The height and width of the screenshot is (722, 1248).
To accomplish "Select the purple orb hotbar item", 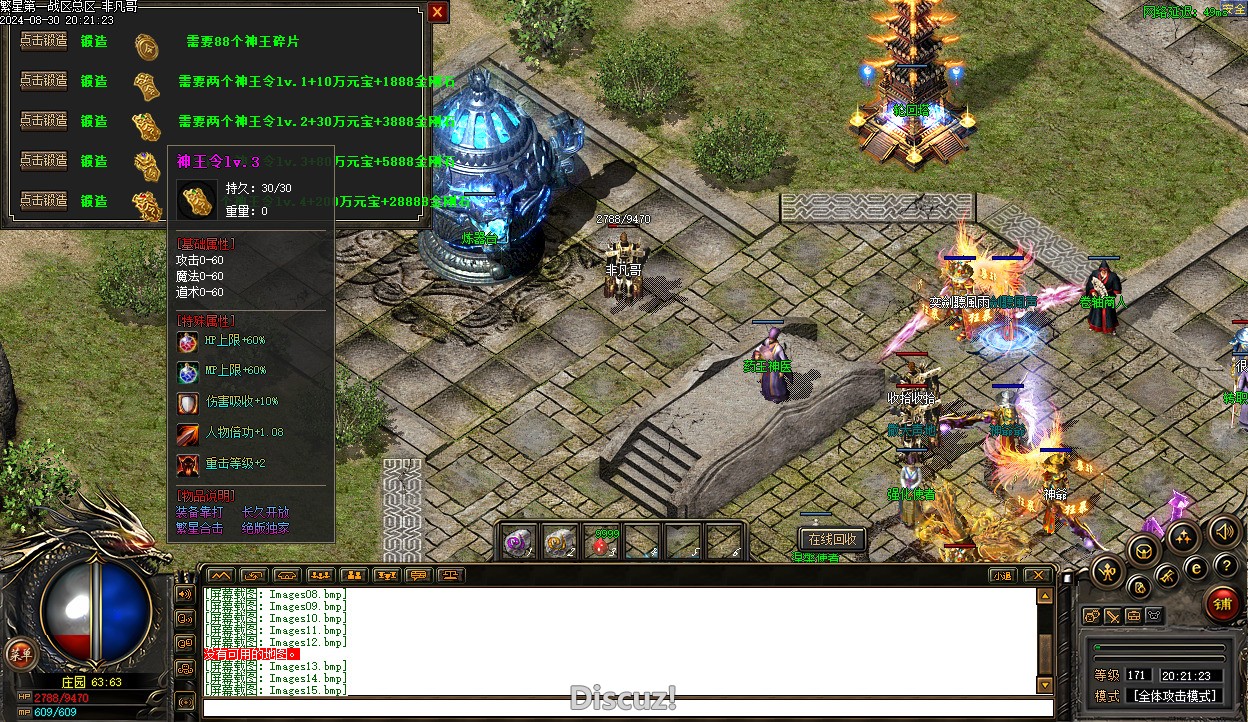I will click(x=519, y=543).
